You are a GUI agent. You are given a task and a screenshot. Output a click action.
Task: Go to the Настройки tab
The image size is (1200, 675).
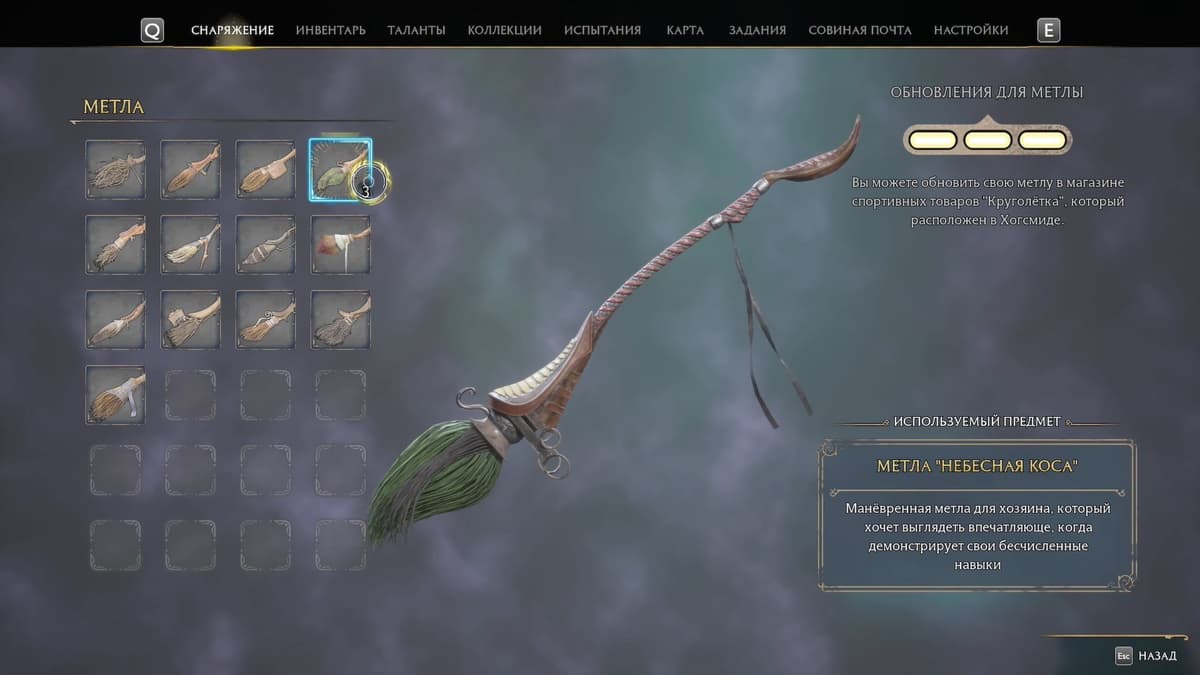click(970, 30)
